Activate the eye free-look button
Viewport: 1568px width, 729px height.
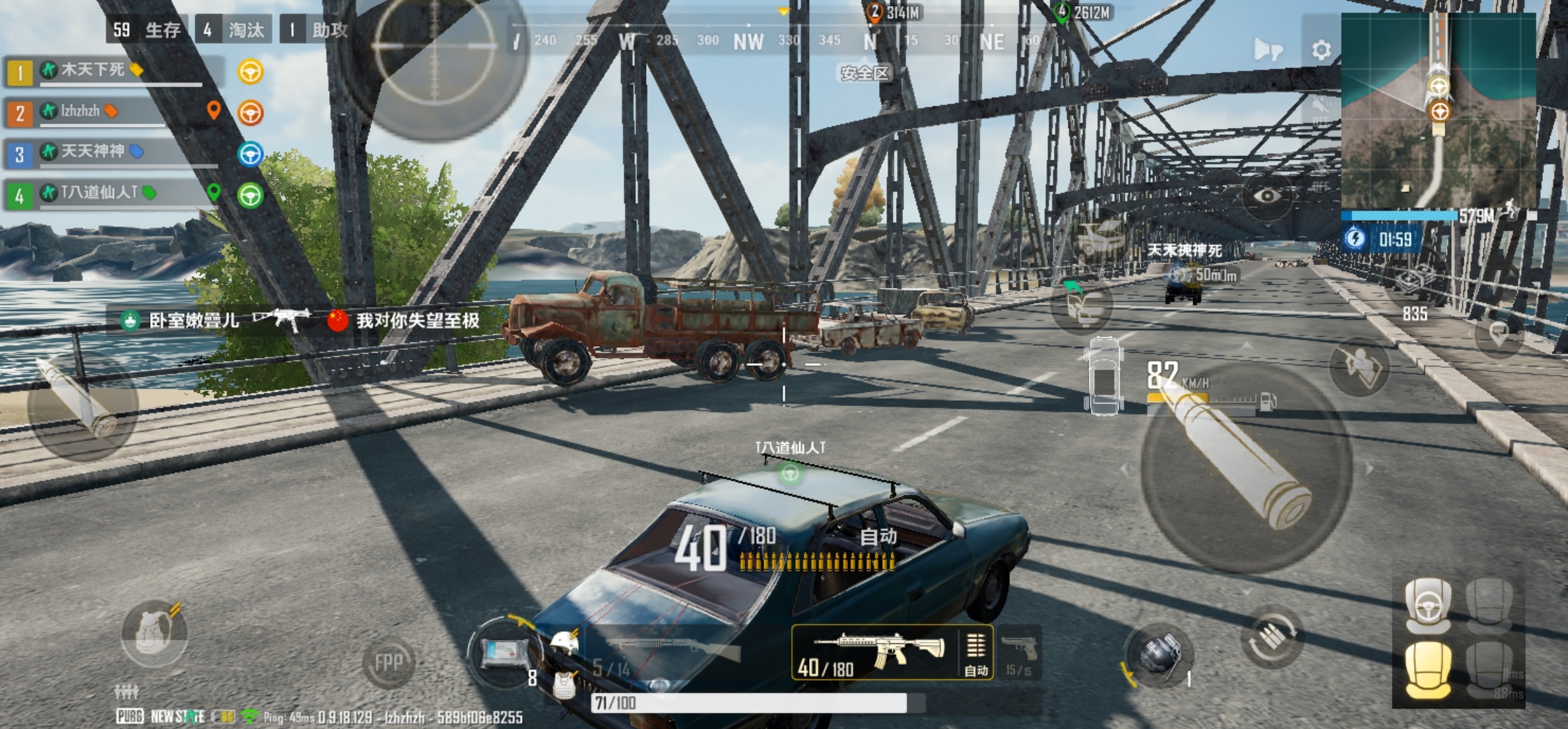point(1266,195)
